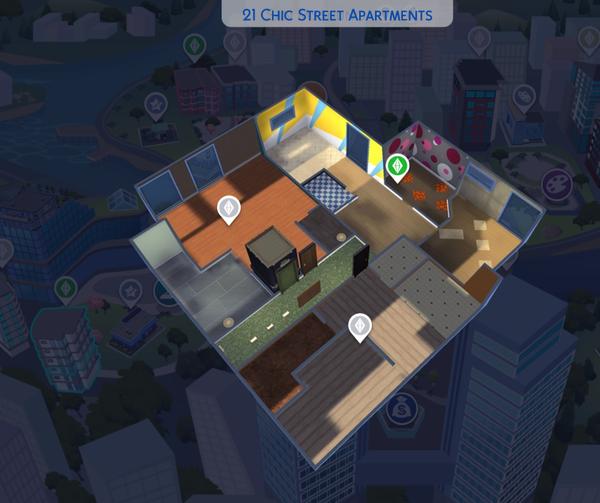
Task: Pick the white pin on the pale plank-floored apartment
Action: tap(359, 326)
